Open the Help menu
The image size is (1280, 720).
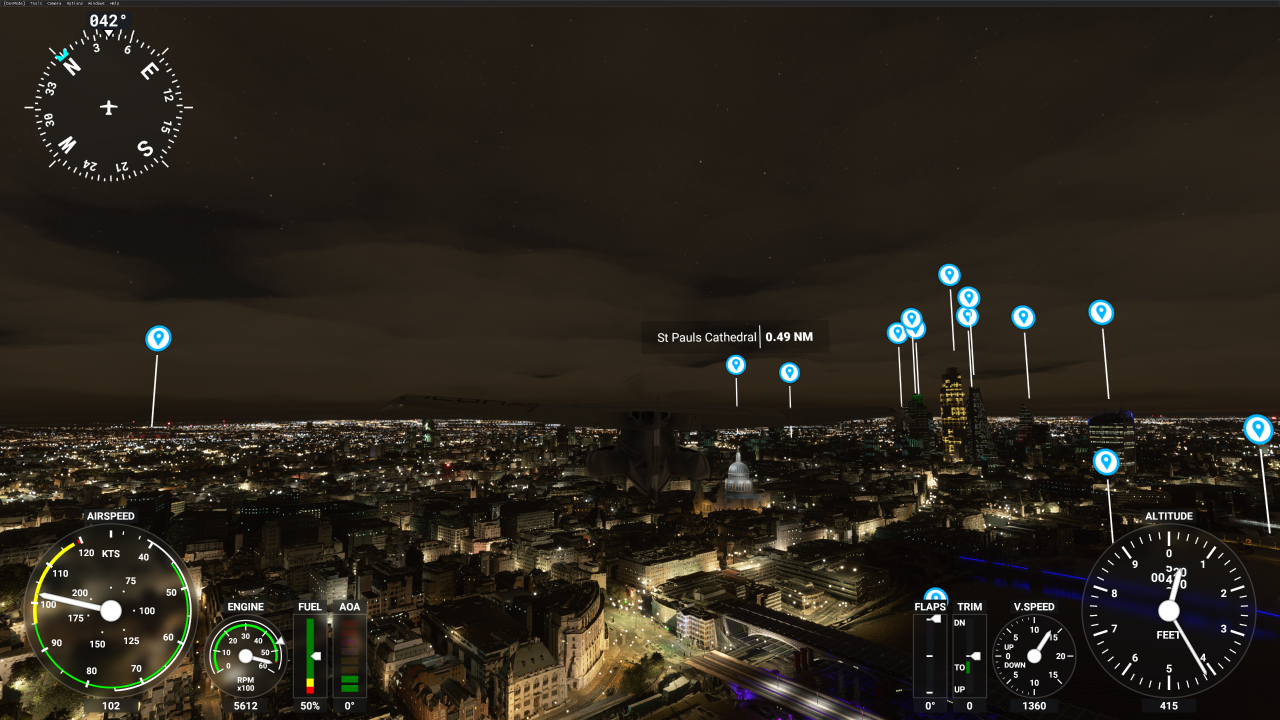coord(115,3)
